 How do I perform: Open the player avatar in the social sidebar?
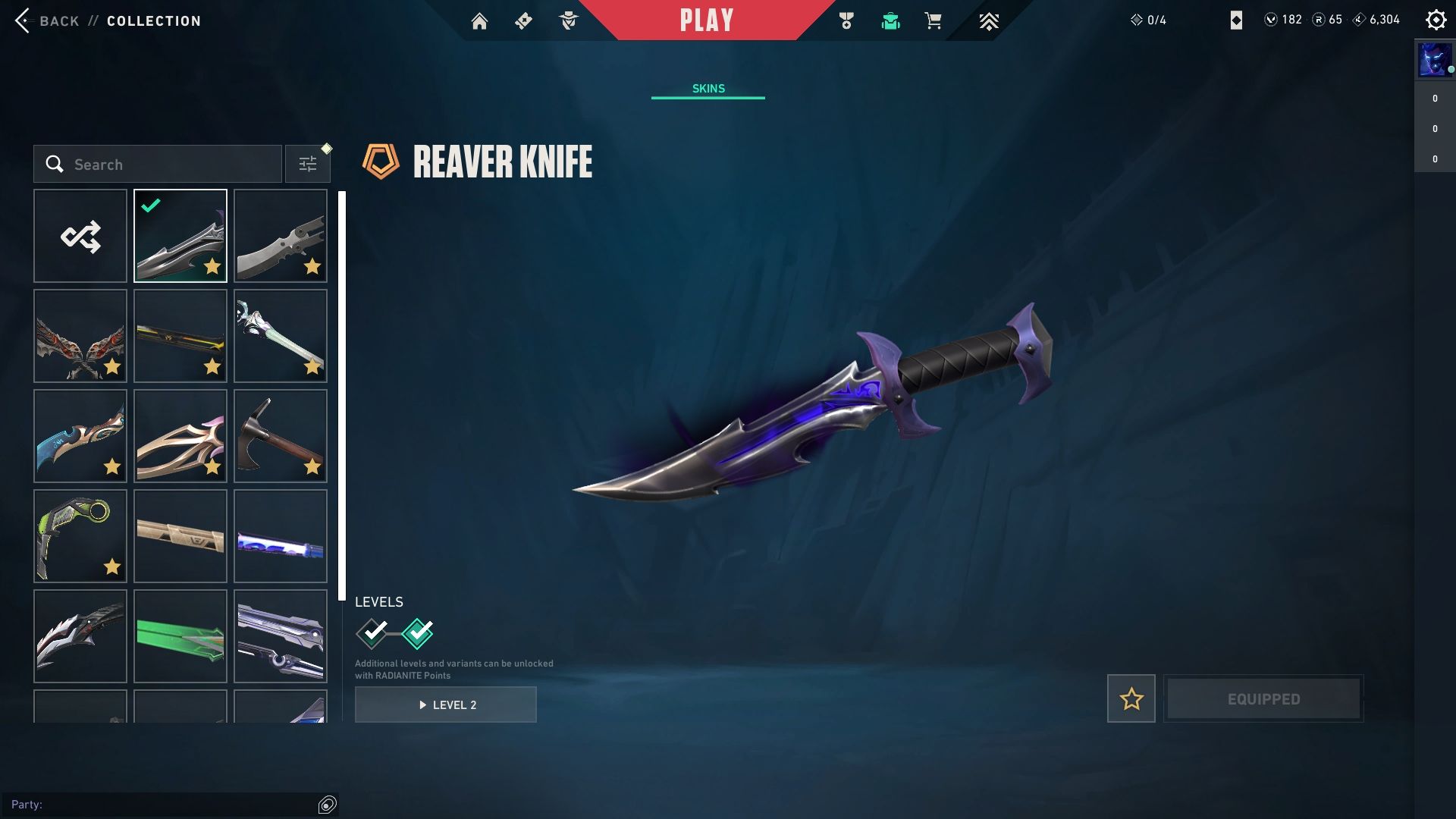coord(1433,60)
